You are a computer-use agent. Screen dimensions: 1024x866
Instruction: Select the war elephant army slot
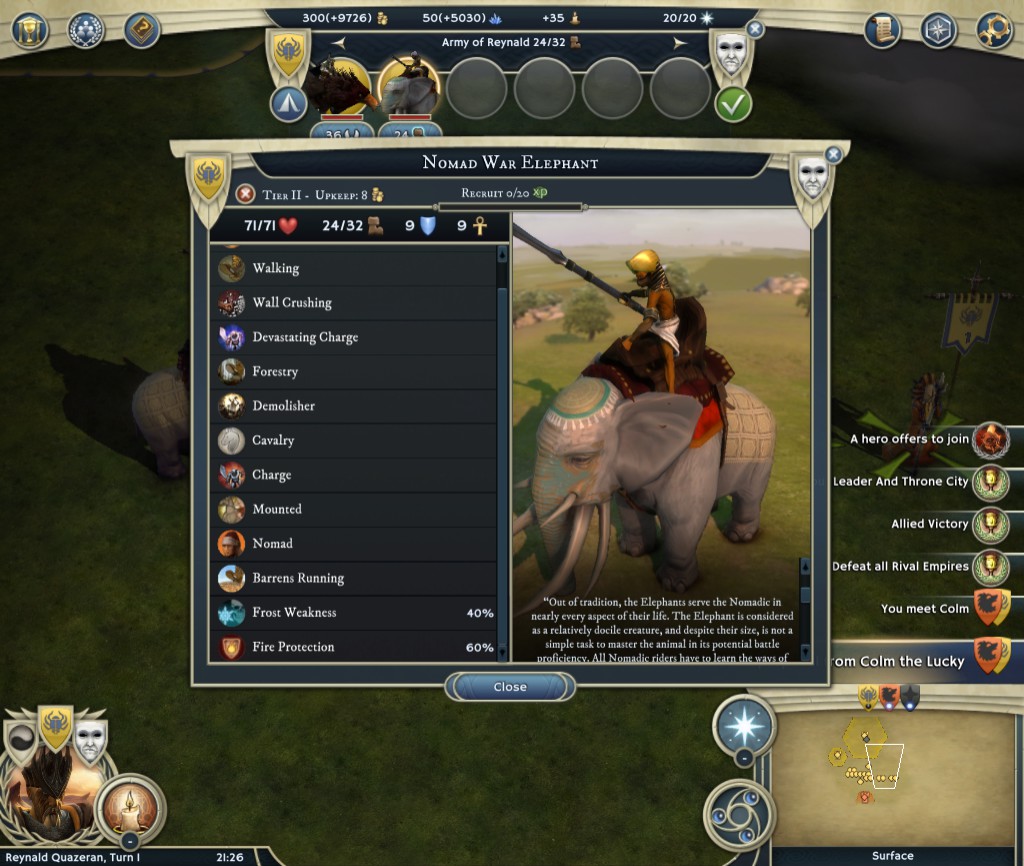click(410, 90)
